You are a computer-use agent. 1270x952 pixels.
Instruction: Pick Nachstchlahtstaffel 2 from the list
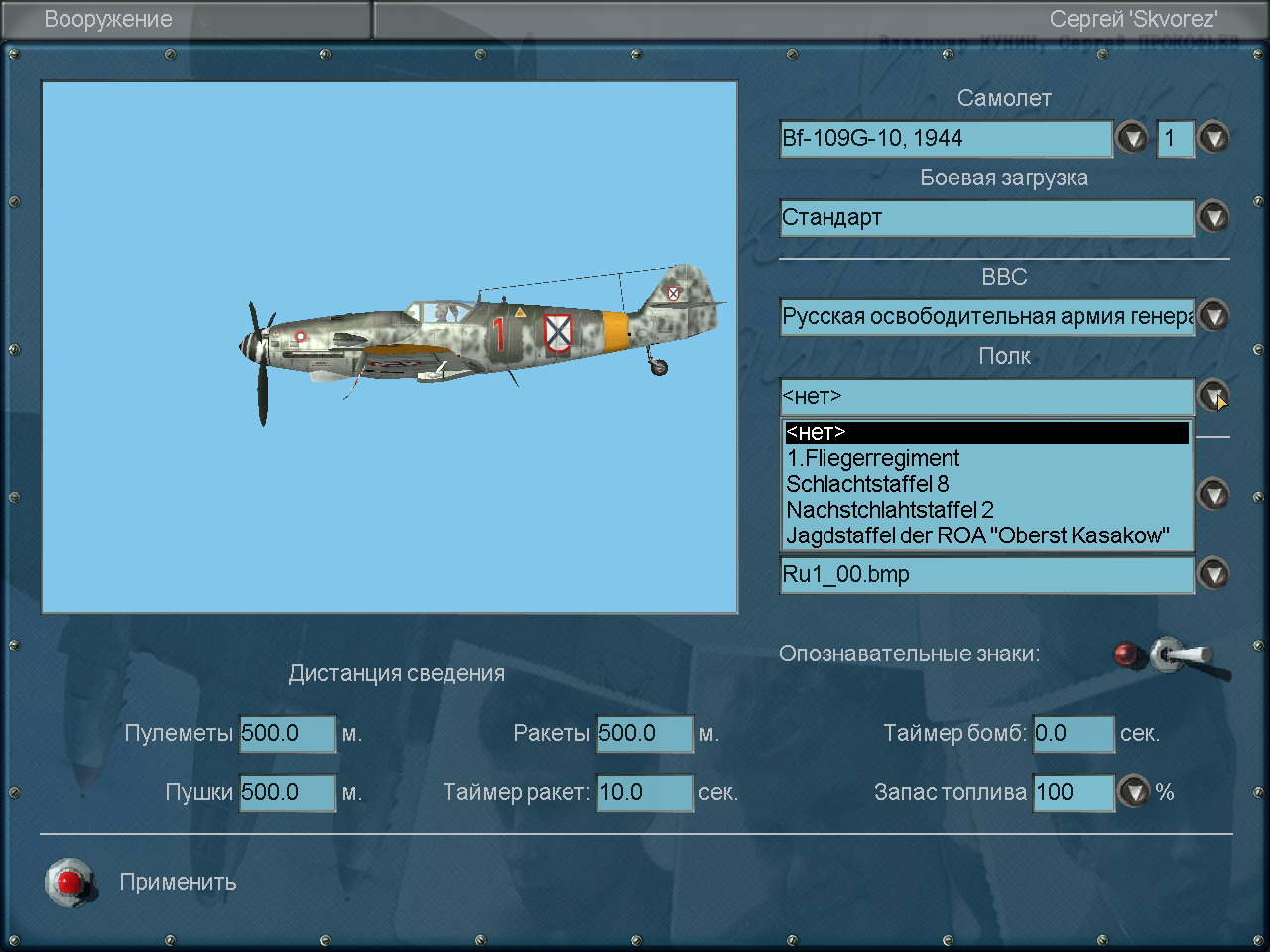click(890, 511)
